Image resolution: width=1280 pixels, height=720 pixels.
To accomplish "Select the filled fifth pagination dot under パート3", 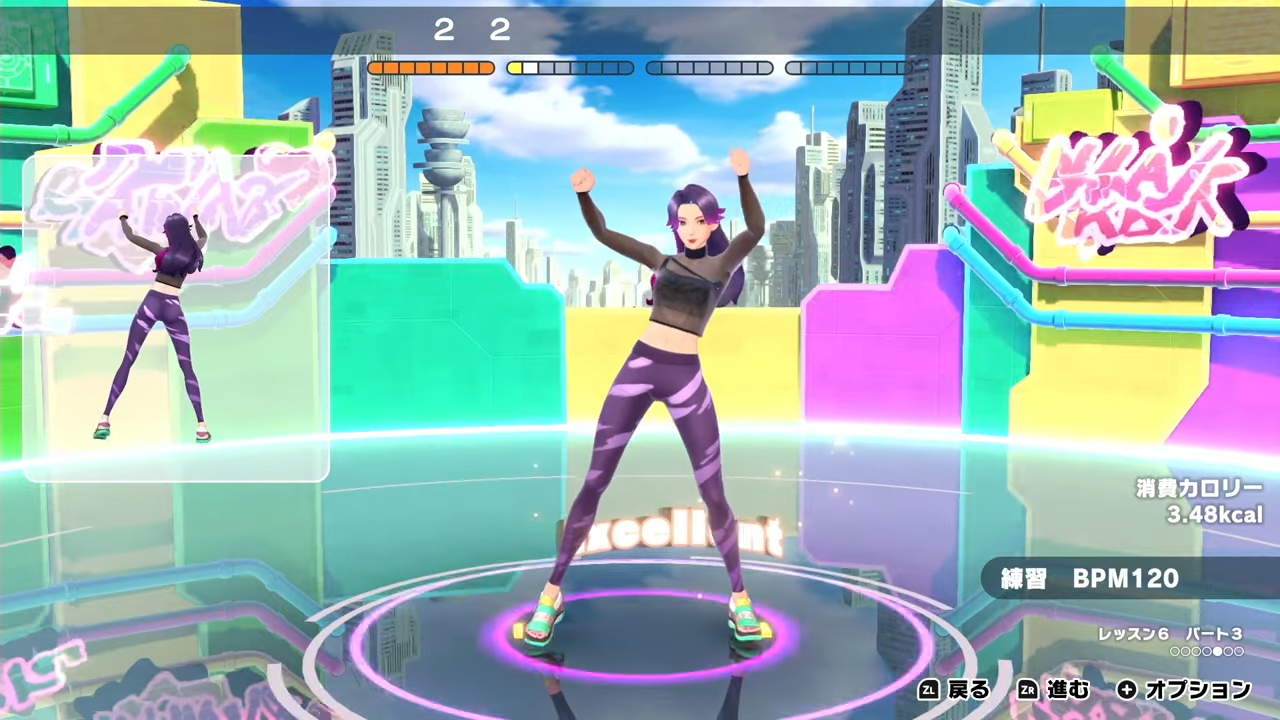I will pyautogui.click(x=1217, y=651).
